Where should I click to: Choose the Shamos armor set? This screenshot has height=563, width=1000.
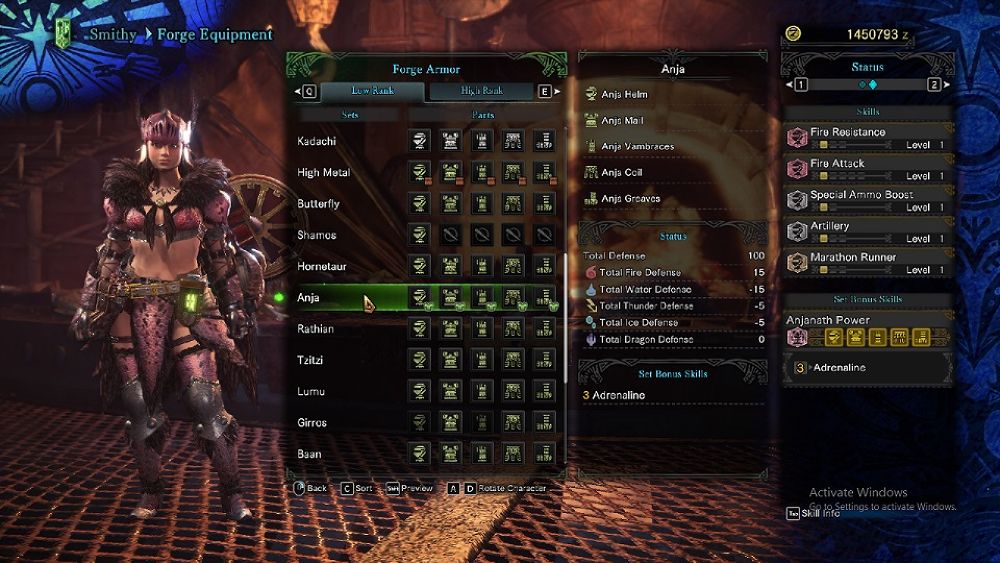[317, 236]
